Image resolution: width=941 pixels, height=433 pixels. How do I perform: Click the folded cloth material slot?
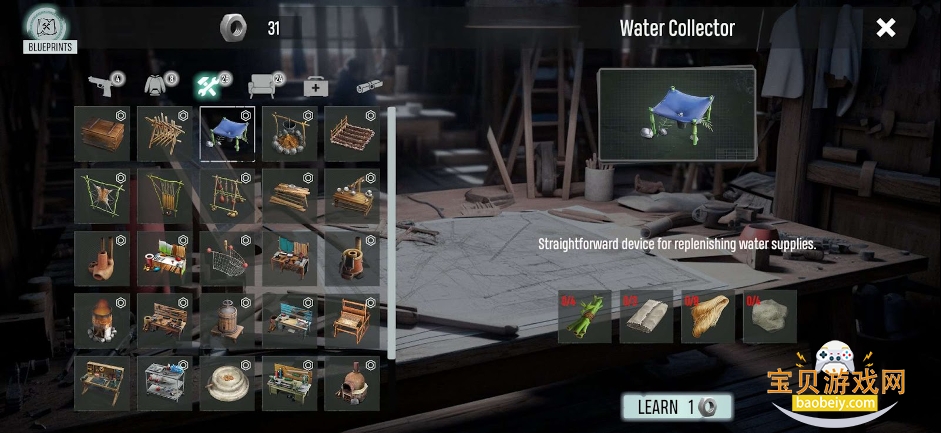click(x=646, y=317)
